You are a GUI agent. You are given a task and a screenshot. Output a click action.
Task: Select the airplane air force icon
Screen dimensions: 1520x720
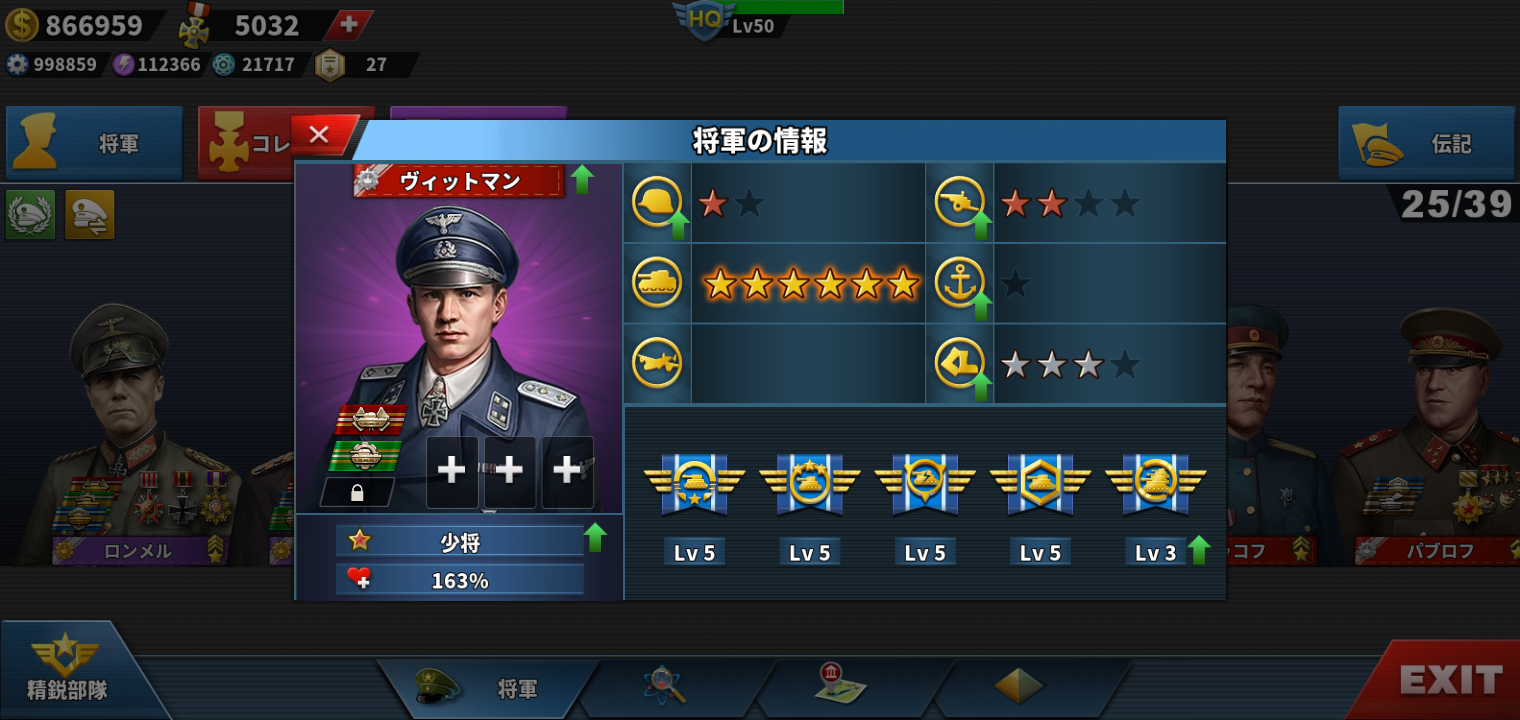[657, 364]
